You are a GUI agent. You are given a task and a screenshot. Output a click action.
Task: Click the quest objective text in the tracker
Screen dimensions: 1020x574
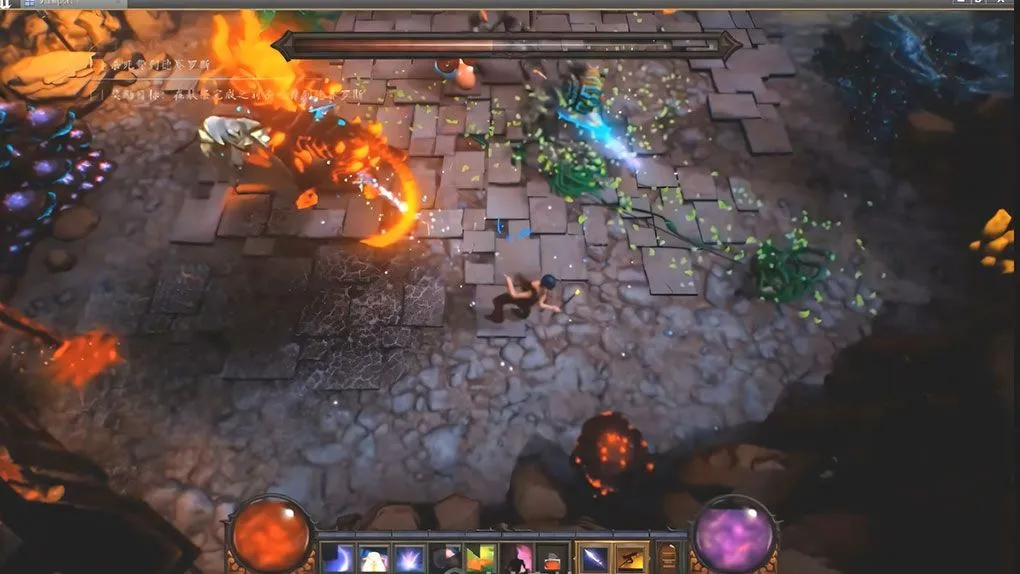pyautogui.click(x=220, y=93)
